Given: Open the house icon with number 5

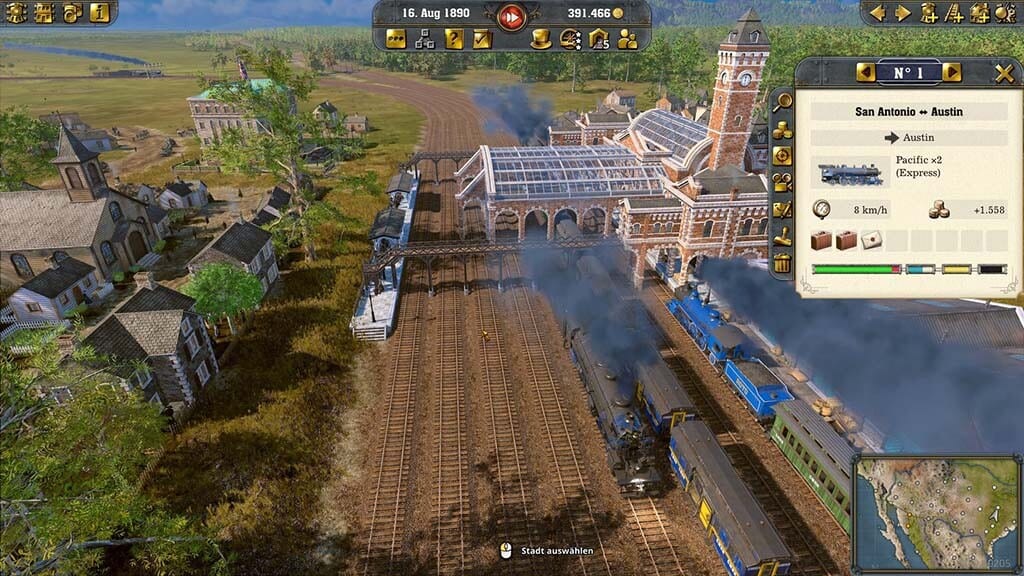Looking at the screenshot, I should click(598, 39).
